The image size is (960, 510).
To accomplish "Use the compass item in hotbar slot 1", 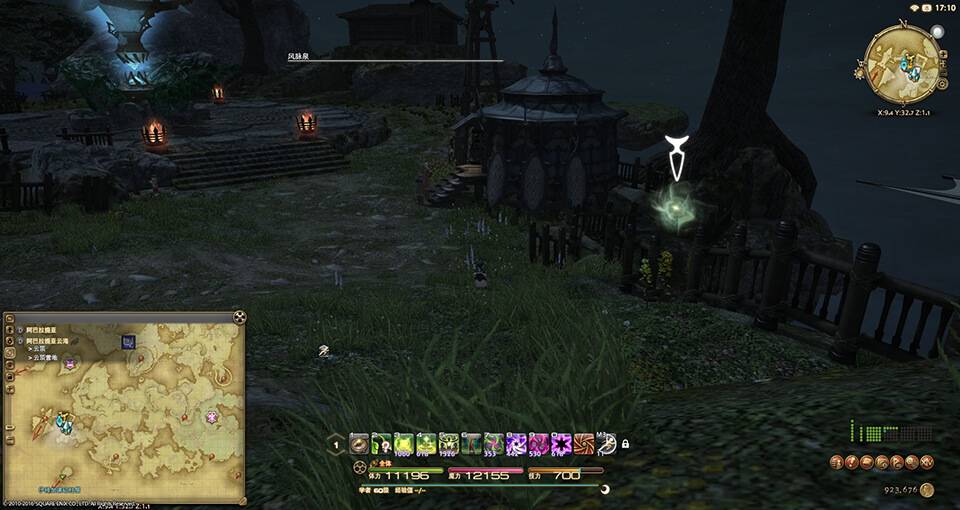I will pyautogui.click(x=359, y=444).
